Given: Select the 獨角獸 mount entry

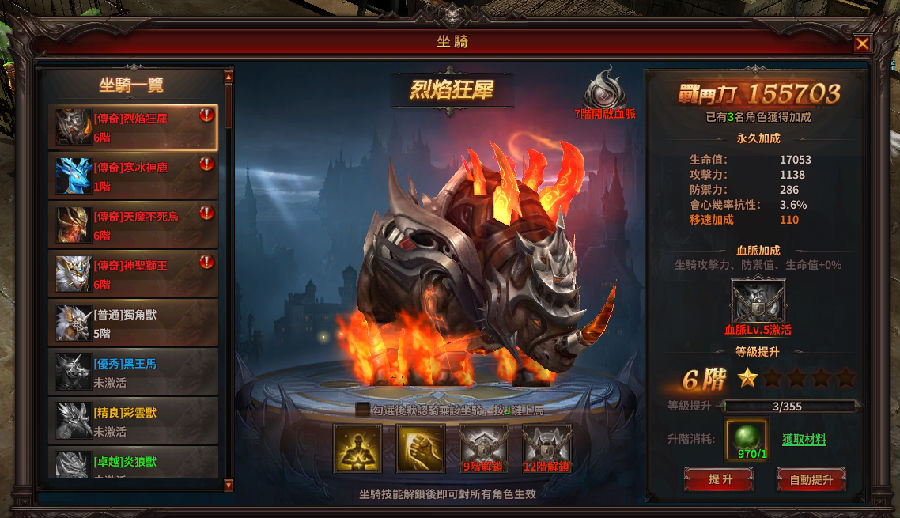Looking at the screenshot, I should pos(134,323).
